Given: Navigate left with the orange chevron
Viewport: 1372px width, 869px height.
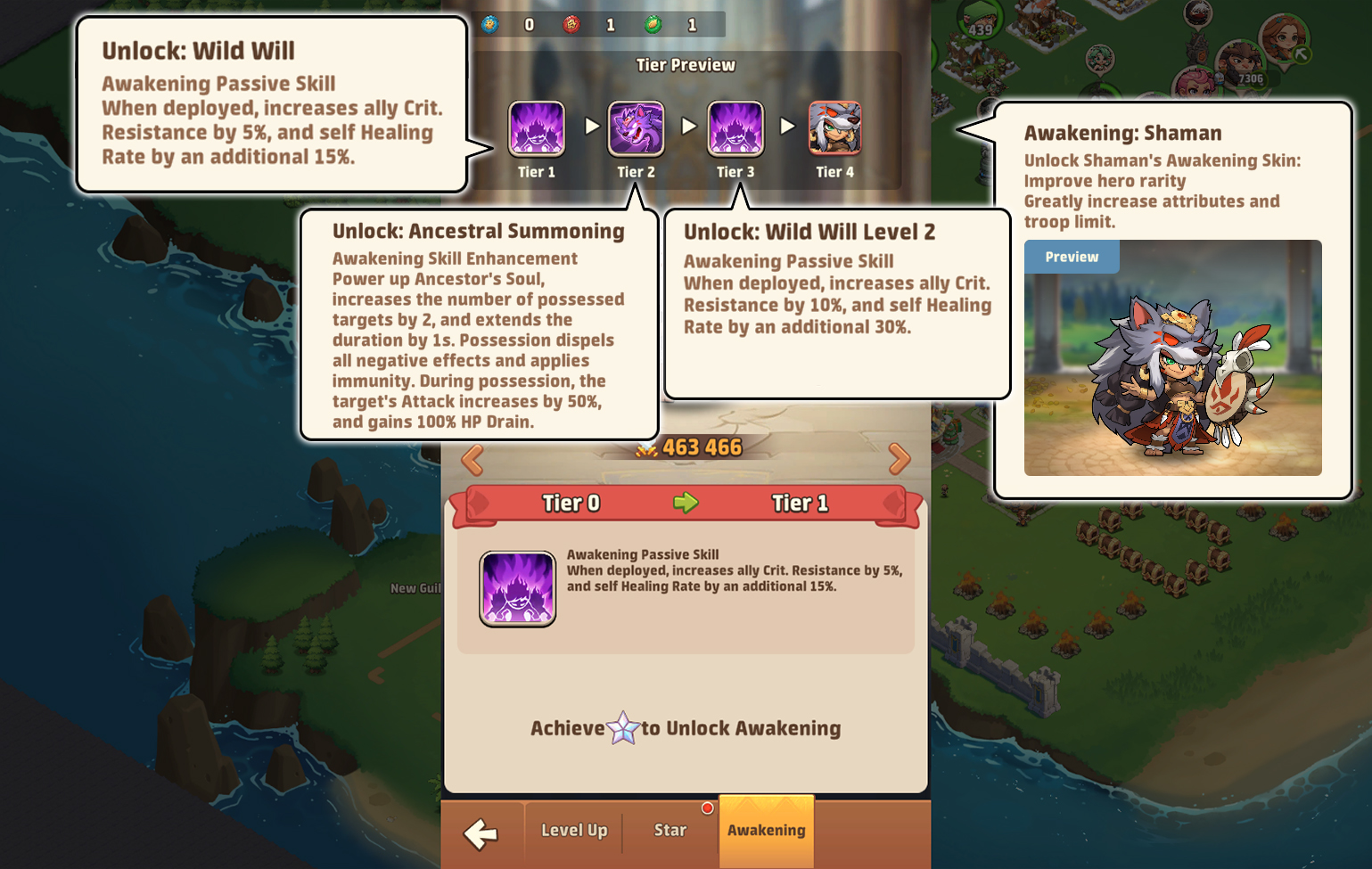Looking at the screenshot, I should tap(471, 458).
